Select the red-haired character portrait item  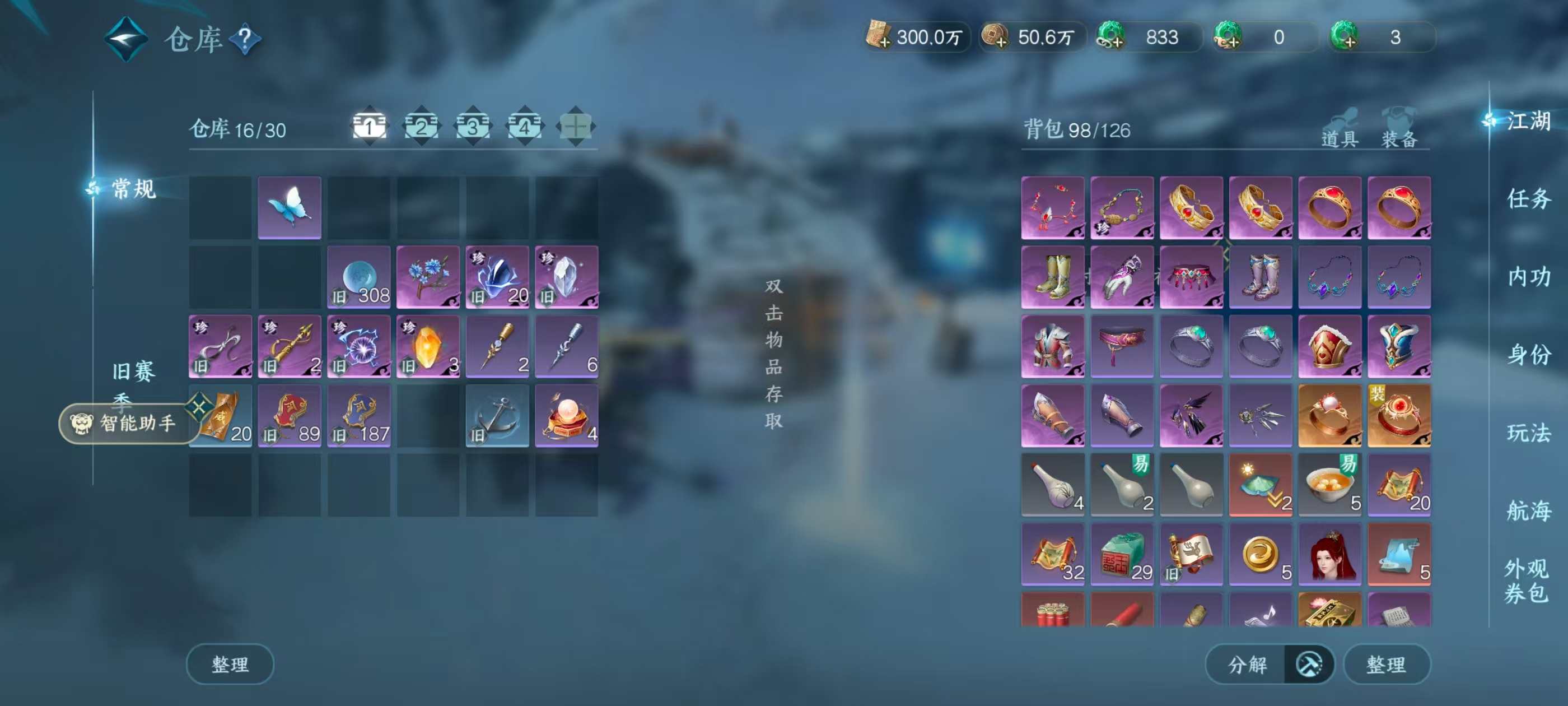pyautogui.click(x=1329, y=554)
